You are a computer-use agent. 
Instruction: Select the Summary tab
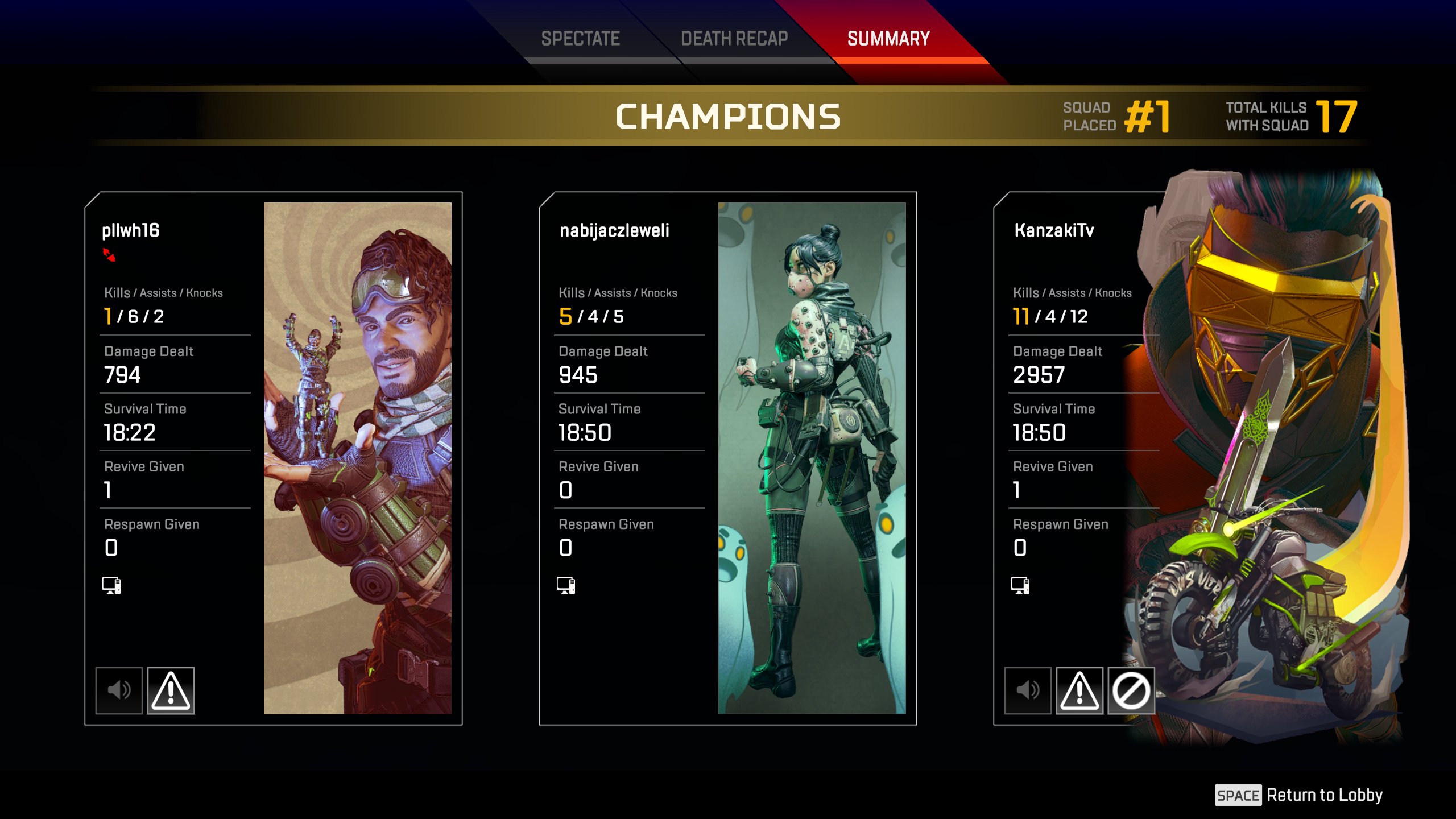pos(888,39)
